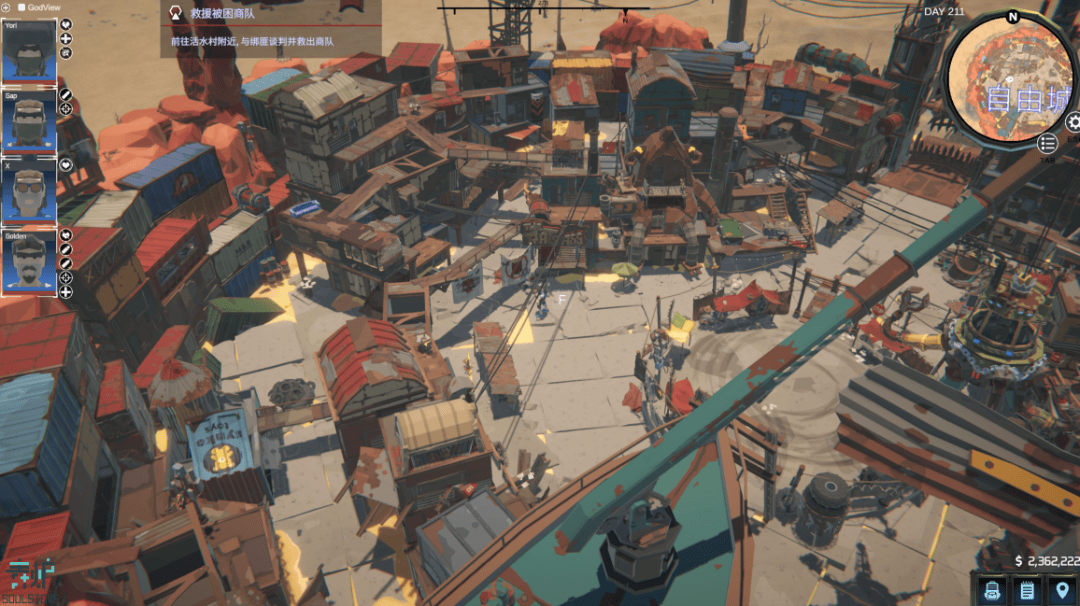Click the small plus icon left of GodView

(x=7, y=7)
